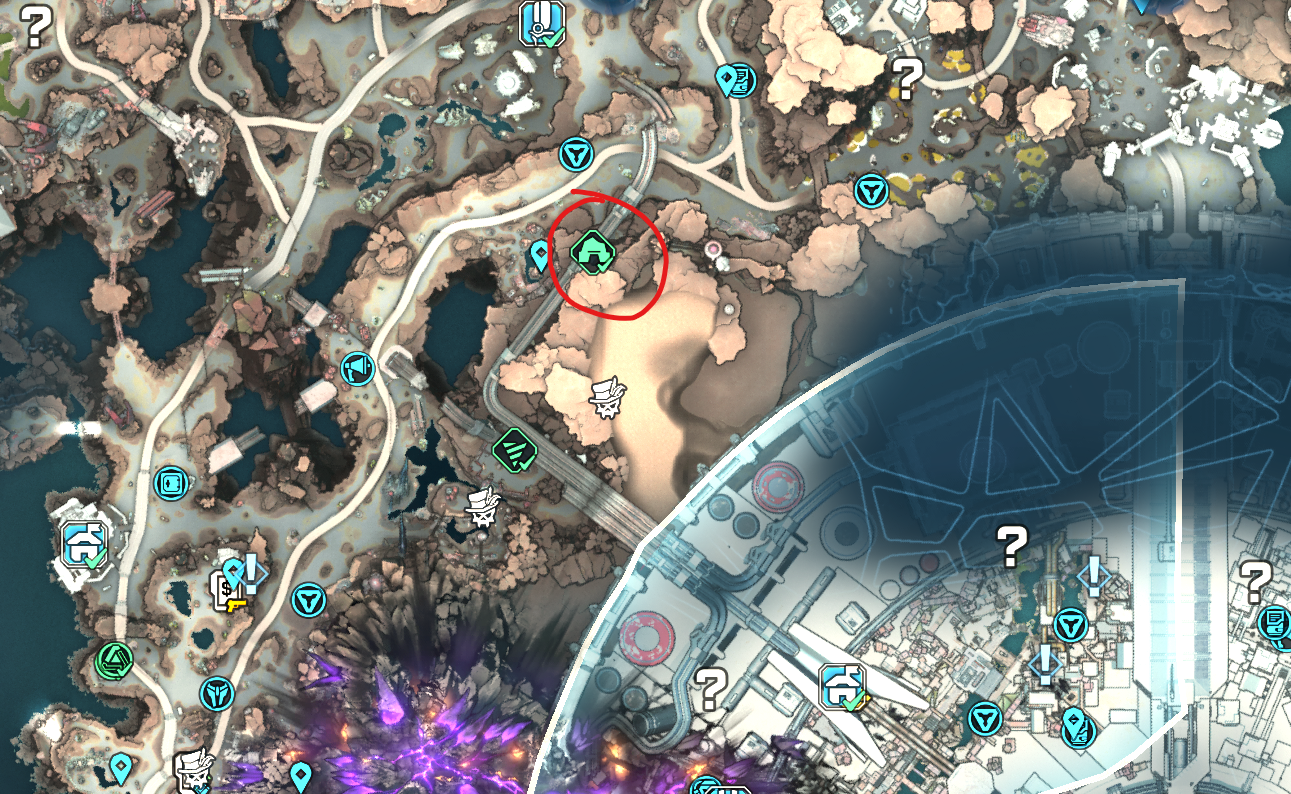1291x794 pixels.
Task: Select the green stacked-triangles circle marker
Action: pyautogui.click(x=115, y=659)
